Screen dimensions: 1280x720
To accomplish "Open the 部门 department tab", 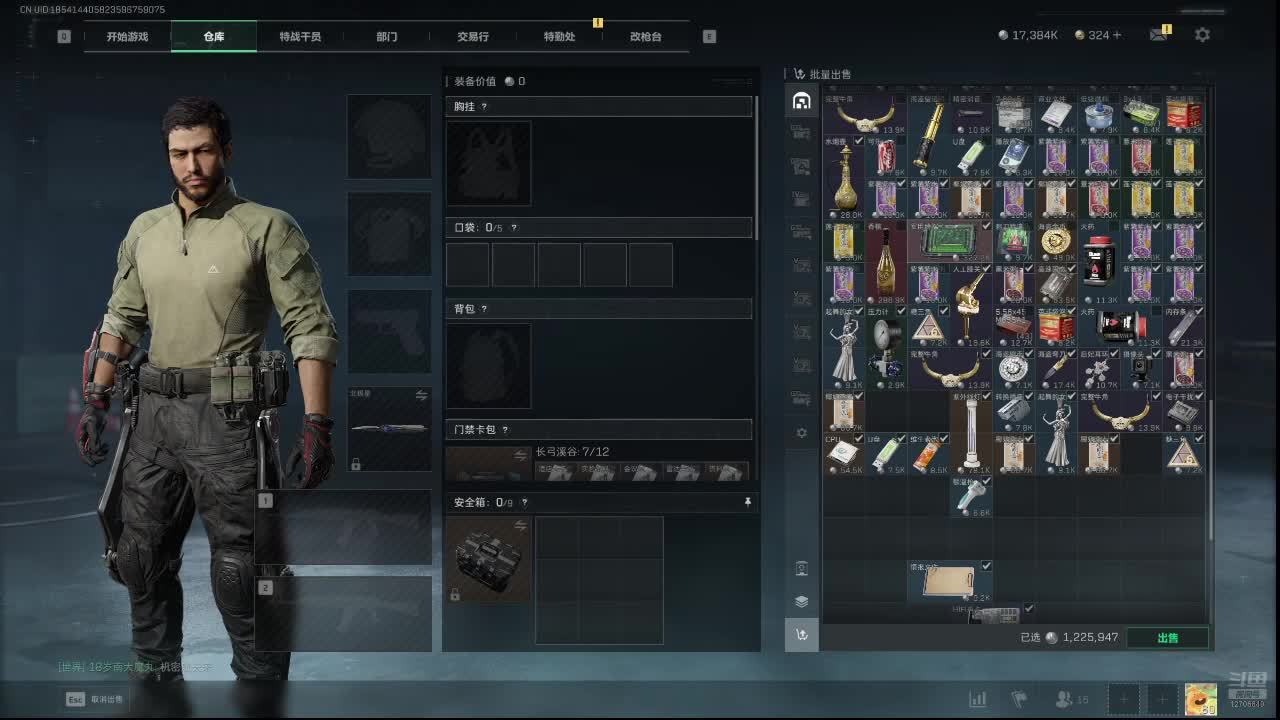I will click(x=387, y=37).
